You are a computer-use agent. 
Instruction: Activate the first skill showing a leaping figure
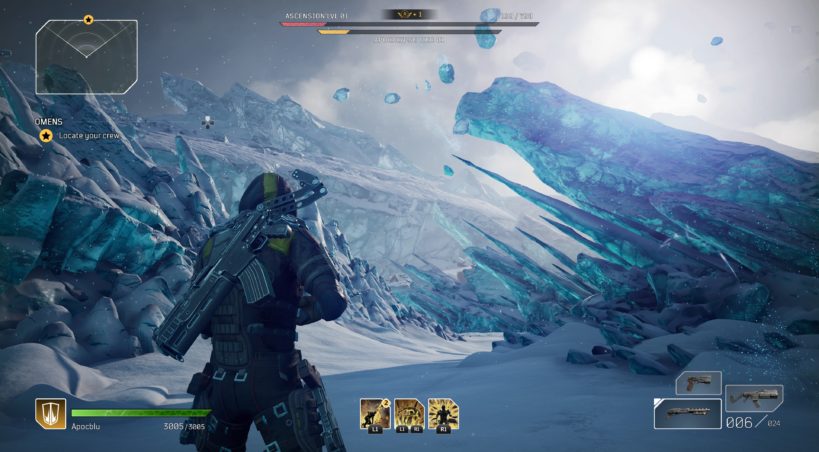pyautogui.click(x=375, y=412)
